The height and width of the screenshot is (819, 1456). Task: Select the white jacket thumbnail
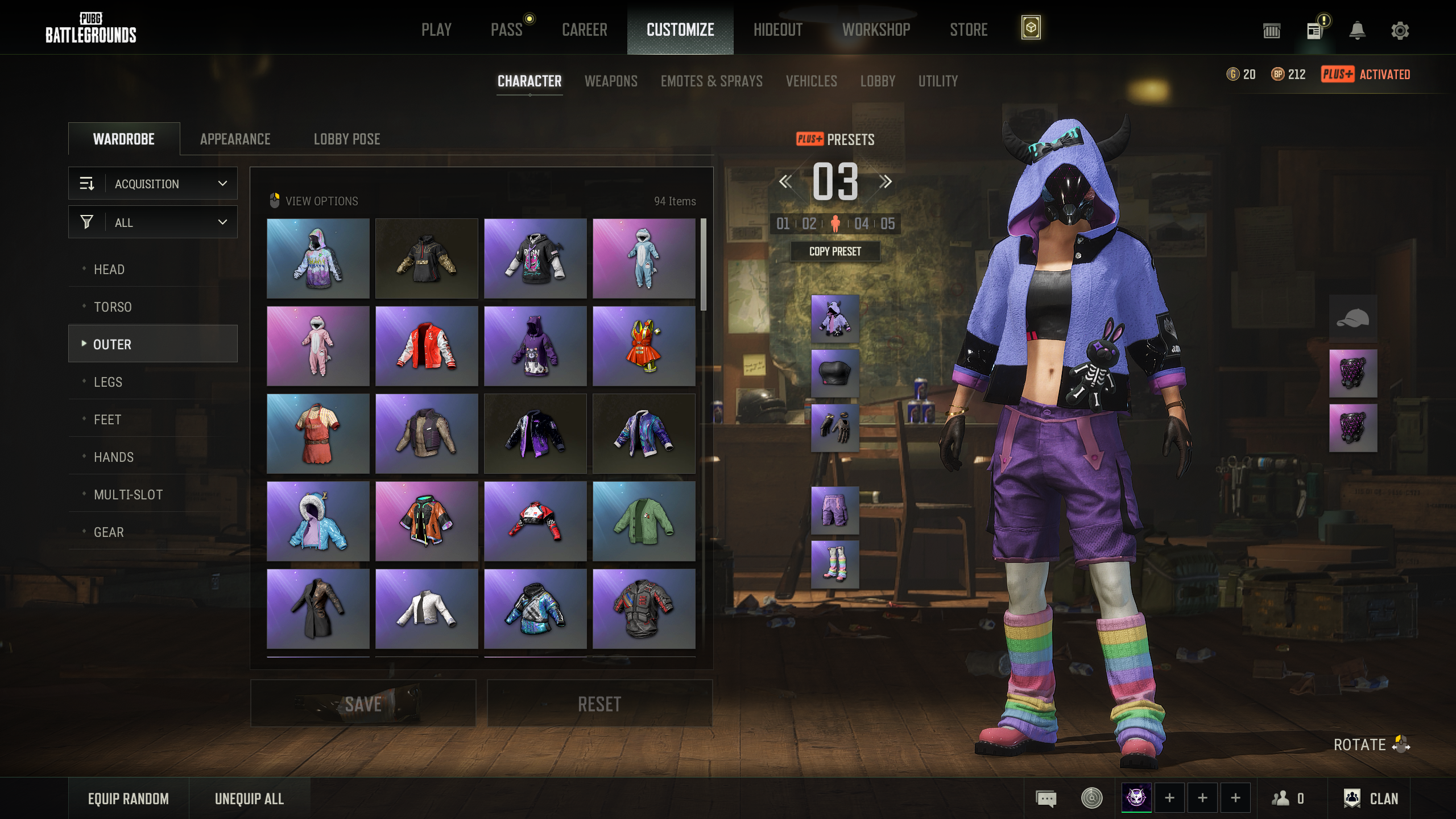[427, 609]
